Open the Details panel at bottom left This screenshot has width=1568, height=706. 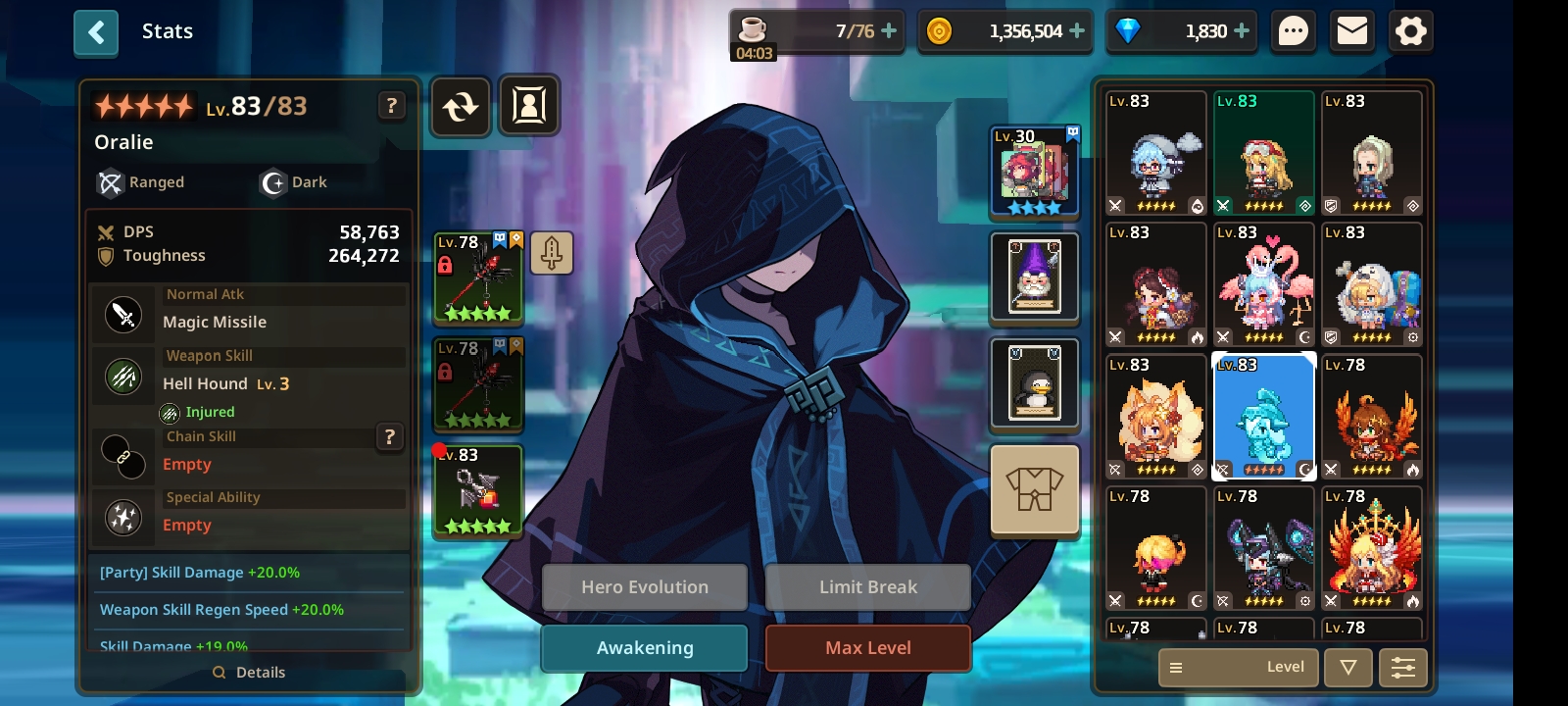pyautogui.click(x=250, y=672)
